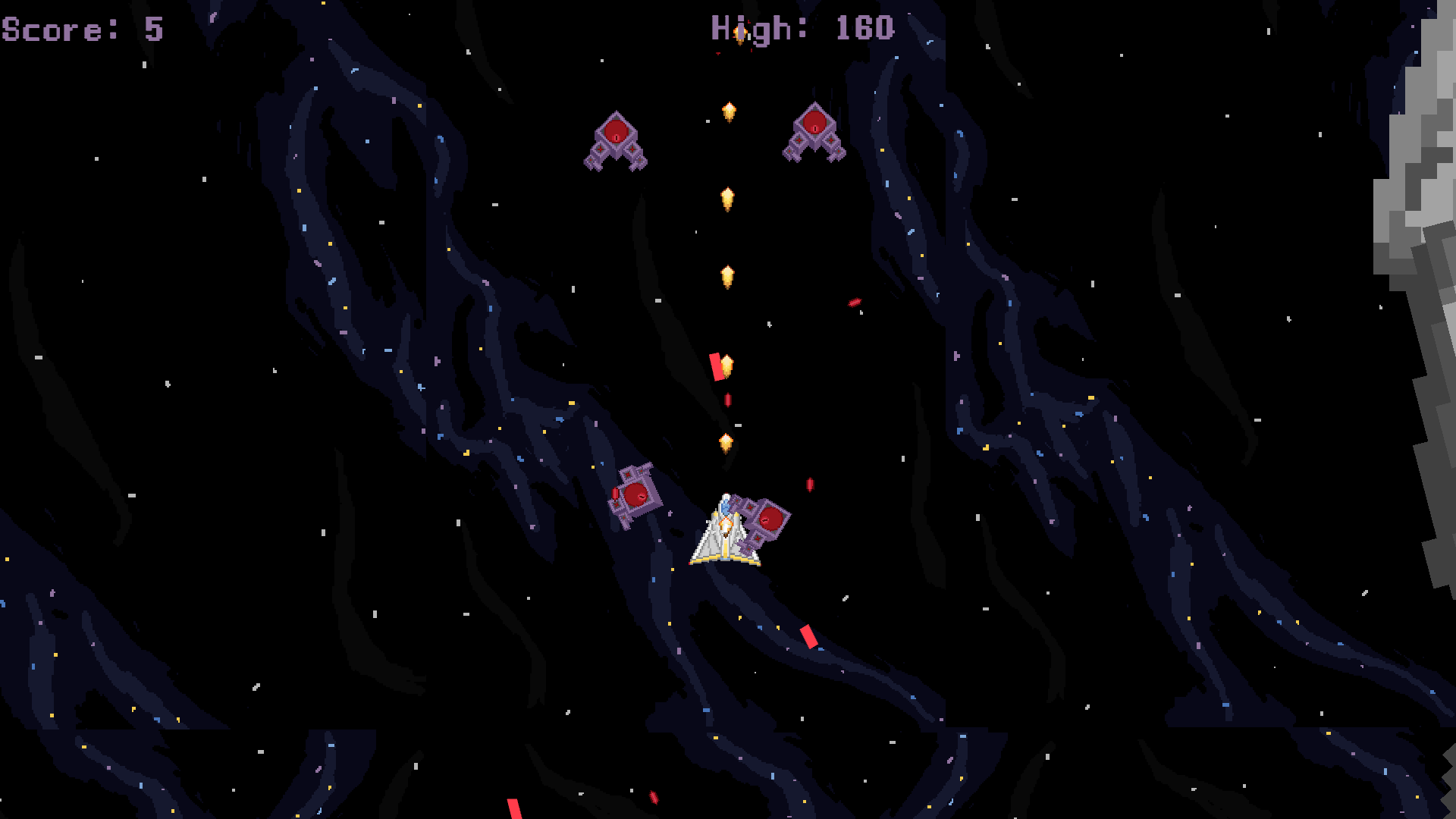Select the red capsule bullet right of the player
Screen dimensions: 1456x819
point(808,486)
